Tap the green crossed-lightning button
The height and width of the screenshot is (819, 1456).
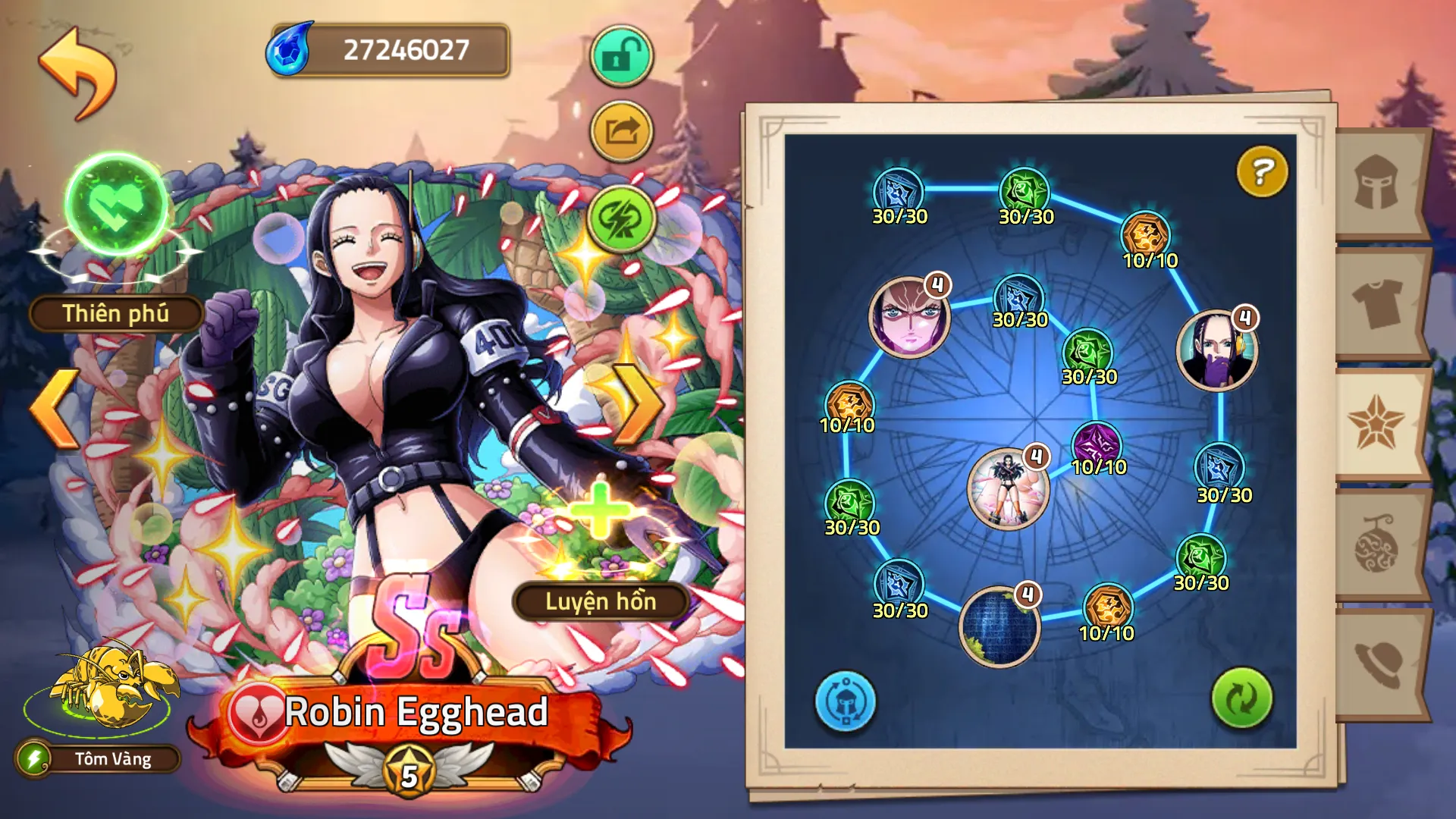point(621,219)
